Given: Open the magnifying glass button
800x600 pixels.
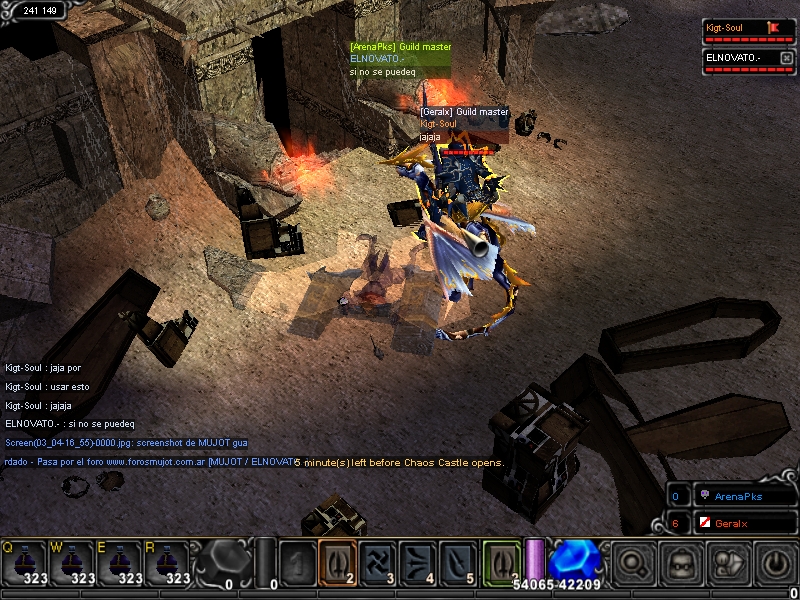Looking at the screenshot, I should click(x=633, y=563).
